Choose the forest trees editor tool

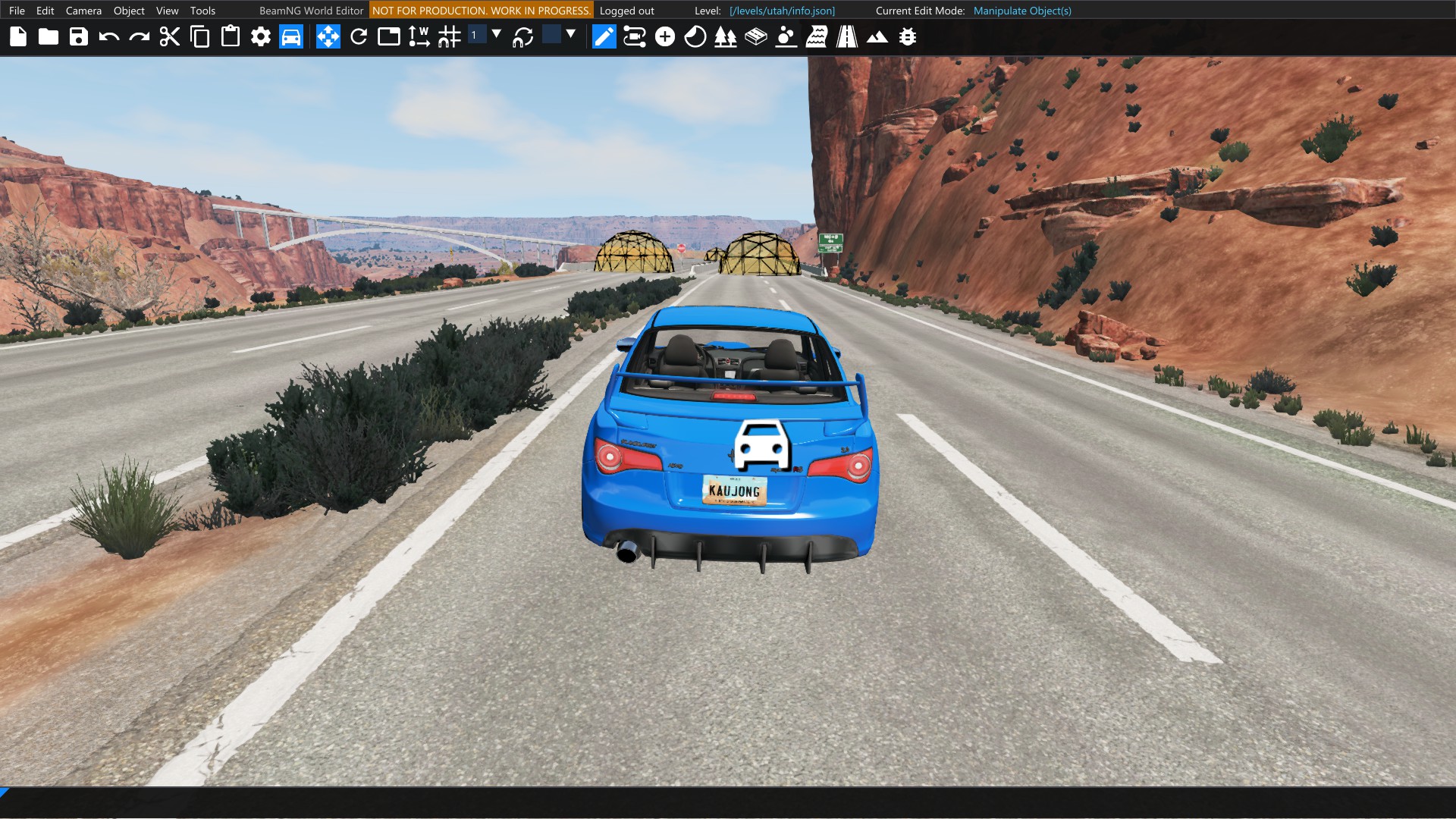point(726,36)
